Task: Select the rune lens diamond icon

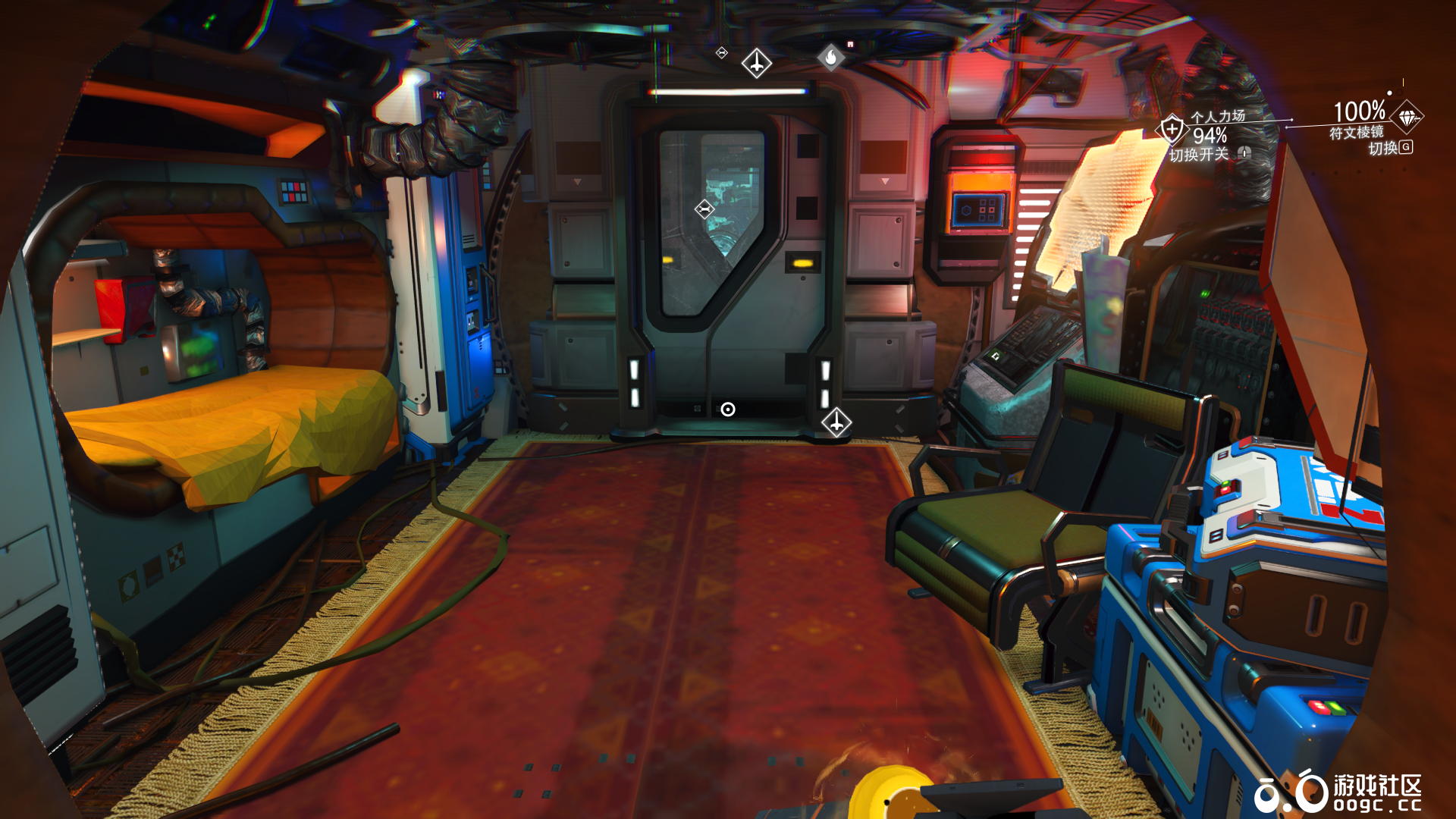Action: click(1407, 118)
